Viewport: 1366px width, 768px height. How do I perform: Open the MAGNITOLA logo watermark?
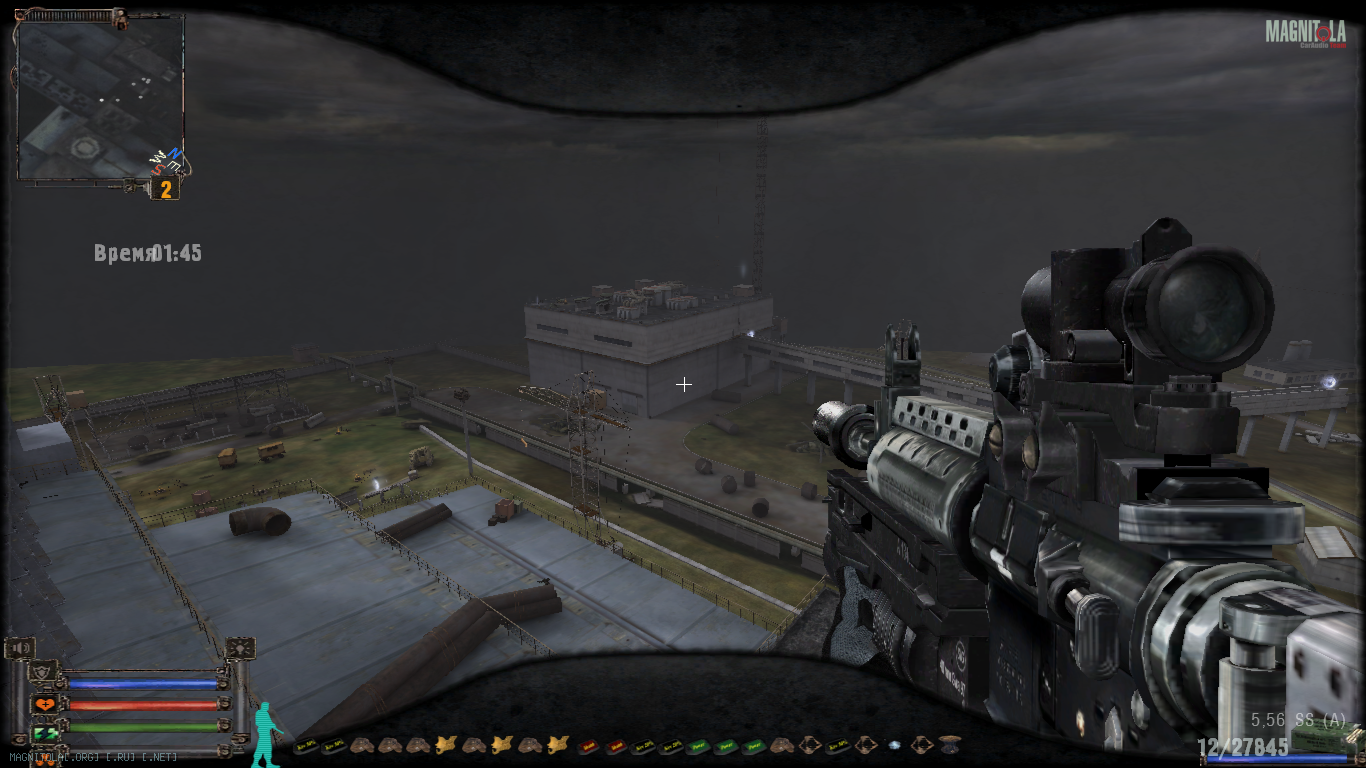tap(1305, 33)
